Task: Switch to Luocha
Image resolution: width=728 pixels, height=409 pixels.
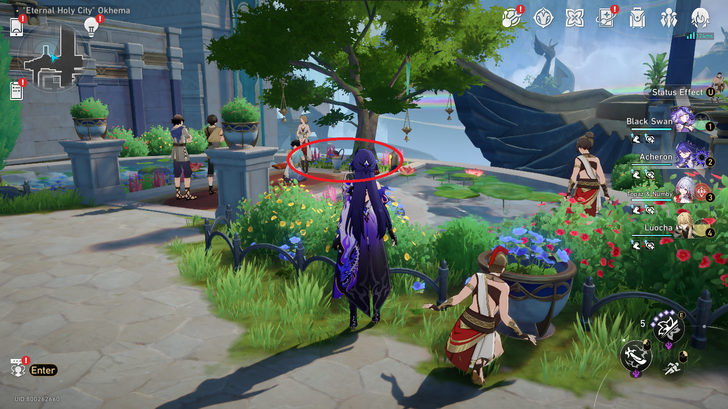Action: (x=684, y=226)
